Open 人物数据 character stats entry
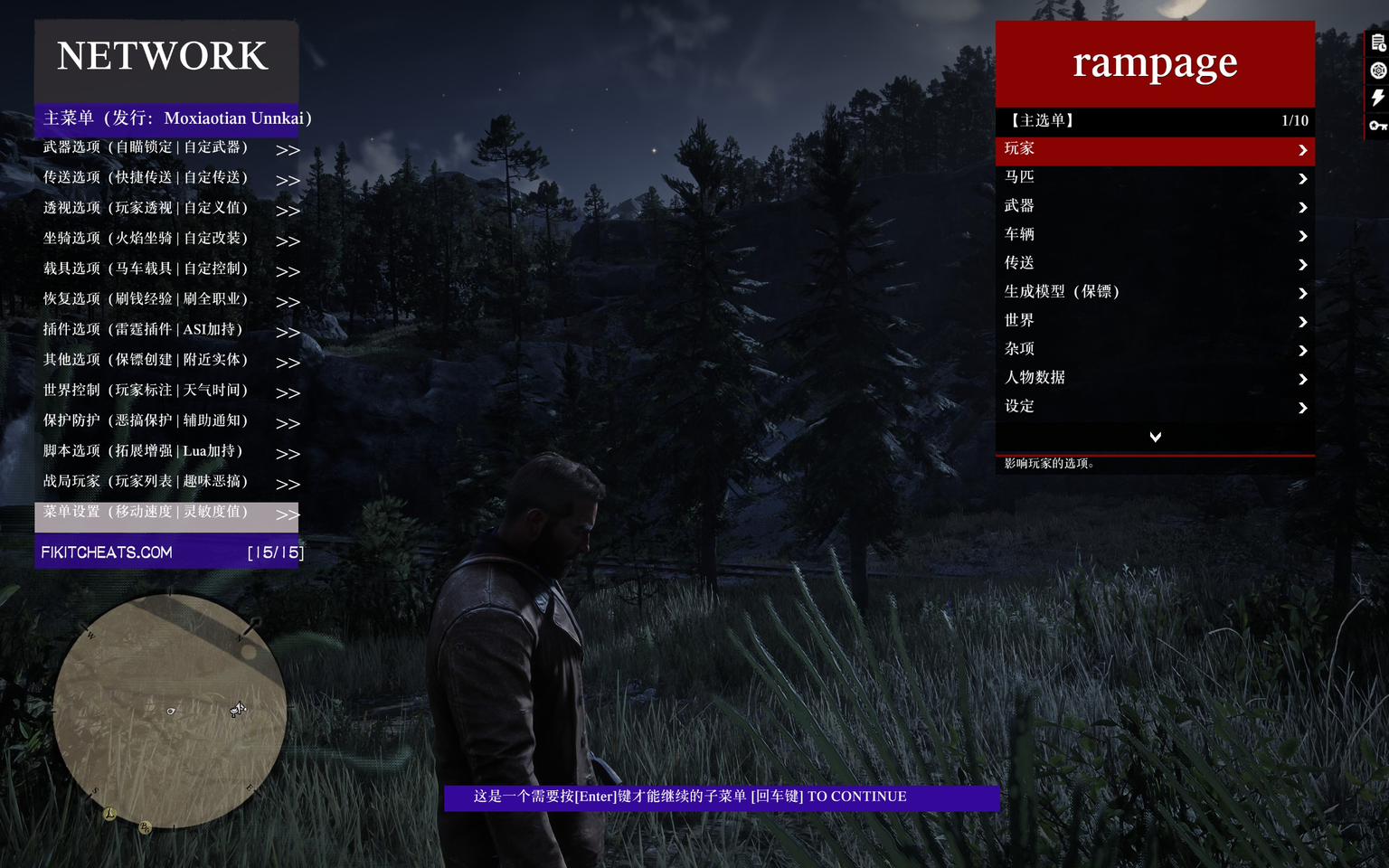The image size is (1389, 868). [1154, 378]
